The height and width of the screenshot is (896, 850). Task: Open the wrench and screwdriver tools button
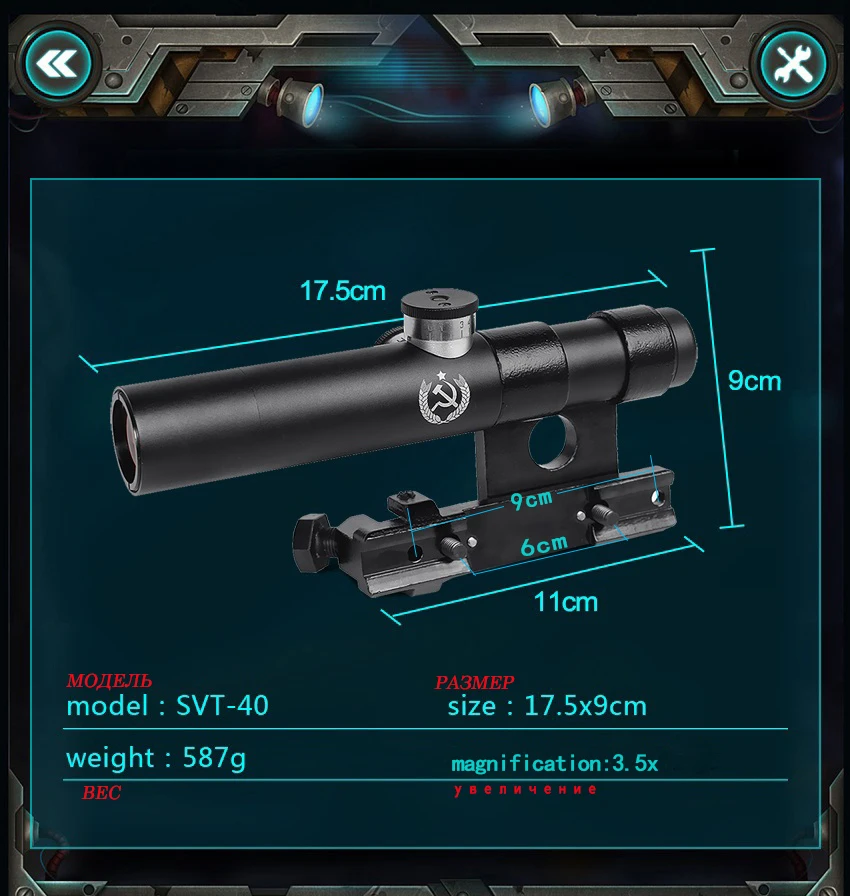pyautogui.click(x=793, y=66)
